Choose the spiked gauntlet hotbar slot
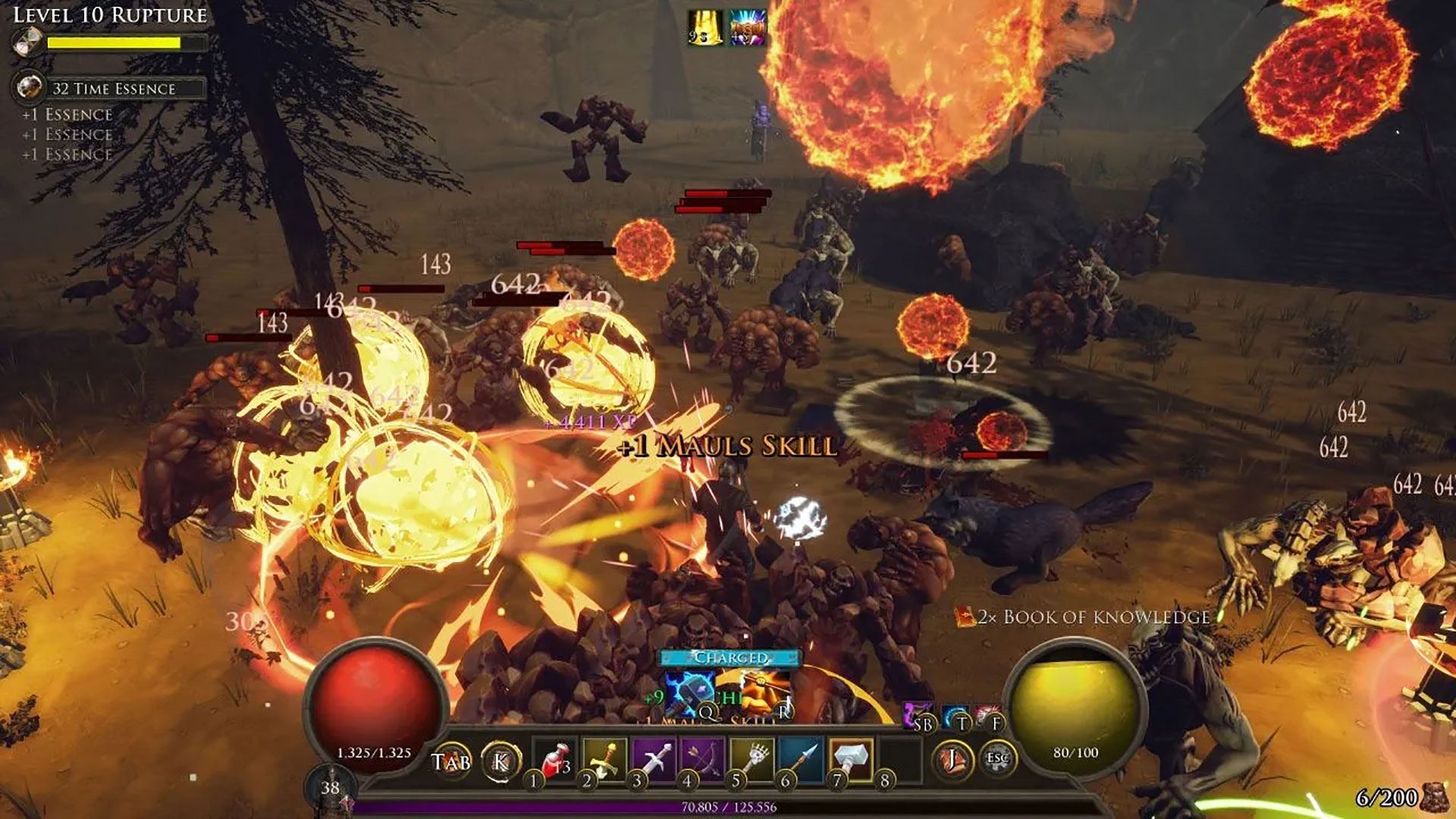 753,758
